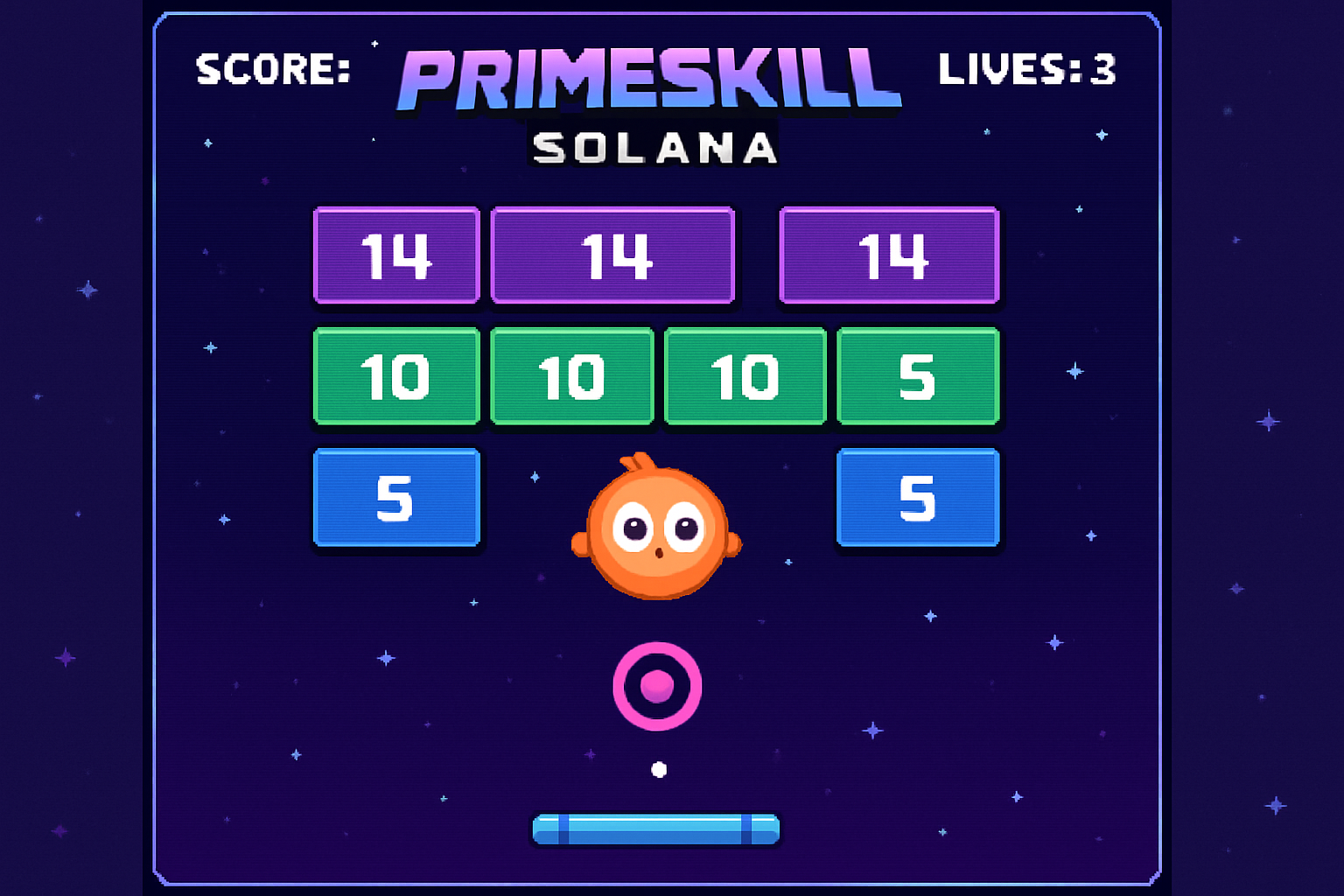The height and width of the screenshot is (896, 1344).
Task: Click the leftmost purple 14 brick
Action: 395,255
